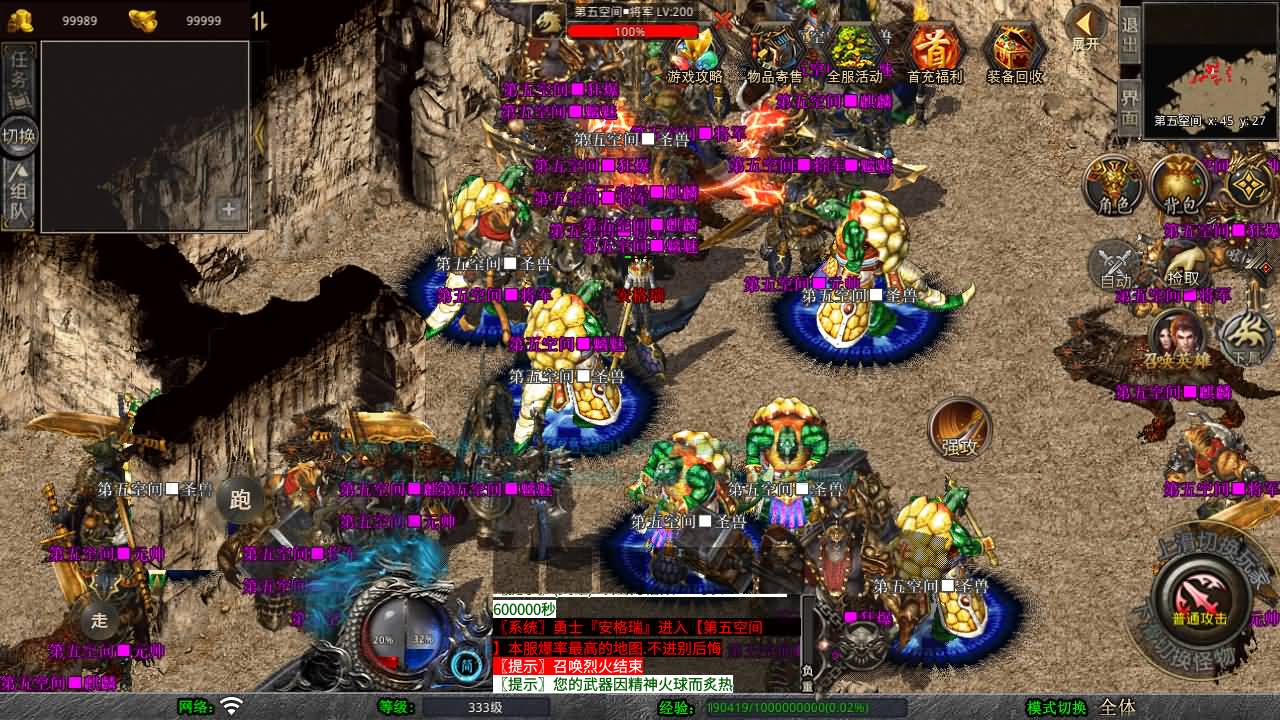
Task: Select the 跑 run movement button
Action: (240, 499)
